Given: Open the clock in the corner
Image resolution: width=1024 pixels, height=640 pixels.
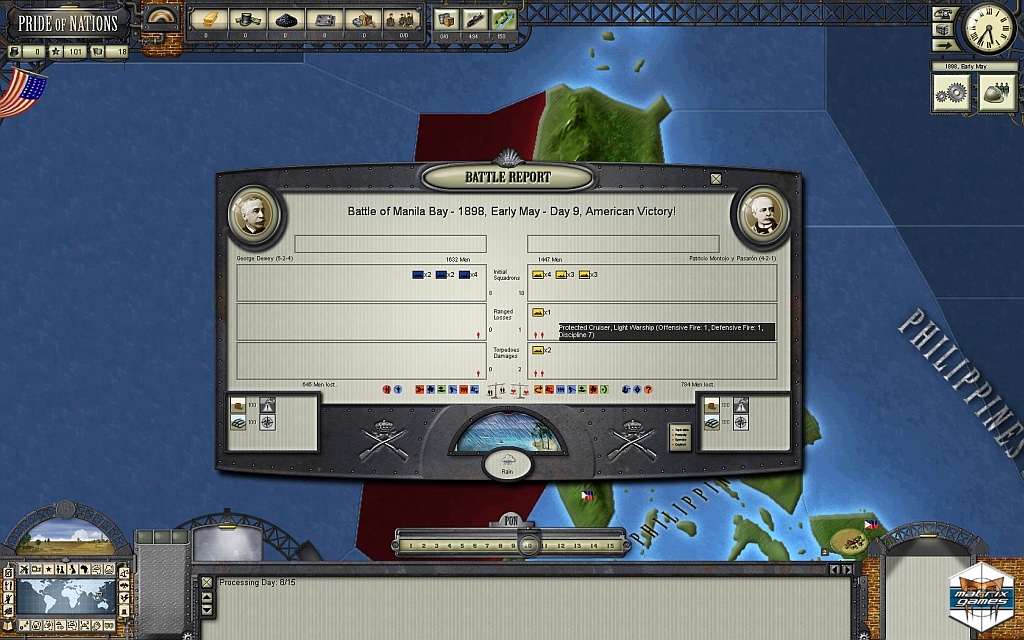Looking at the screenshot, I should coord(989,28).
